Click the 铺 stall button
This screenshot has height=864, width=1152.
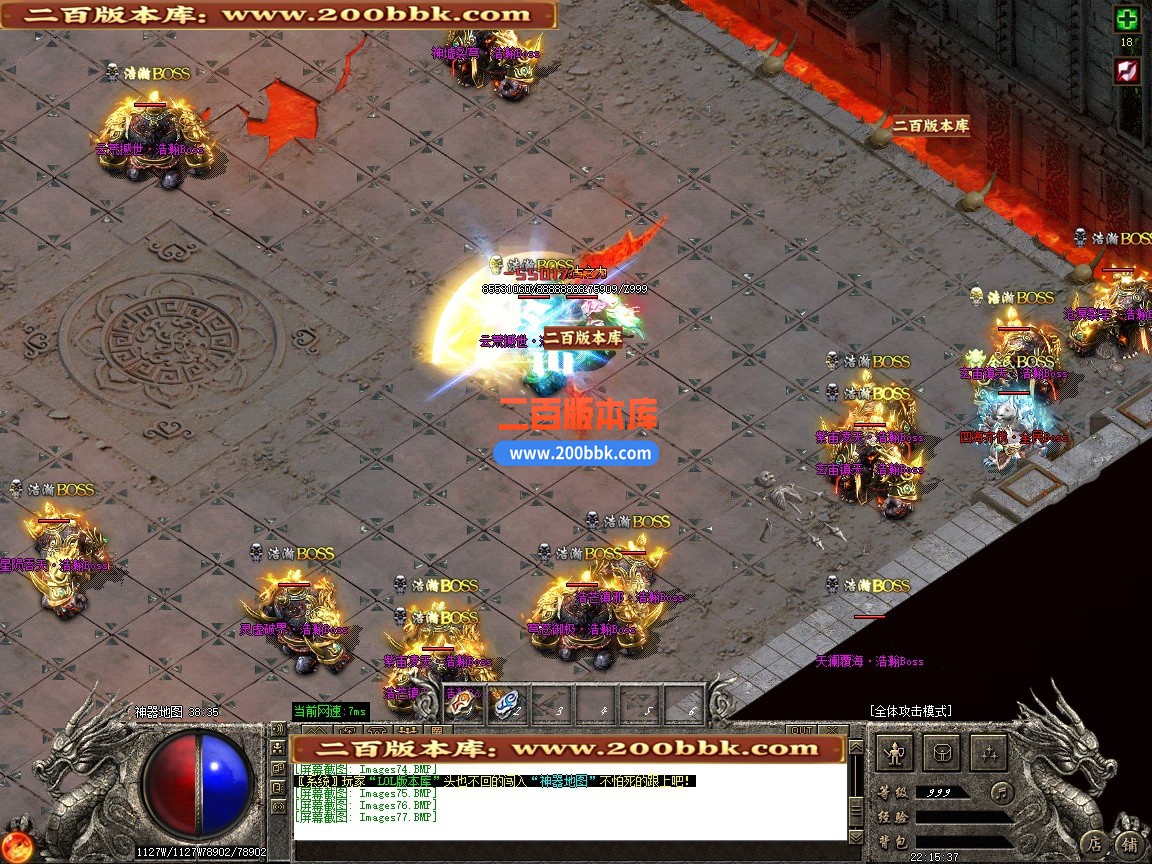[x=1129, y=844]
